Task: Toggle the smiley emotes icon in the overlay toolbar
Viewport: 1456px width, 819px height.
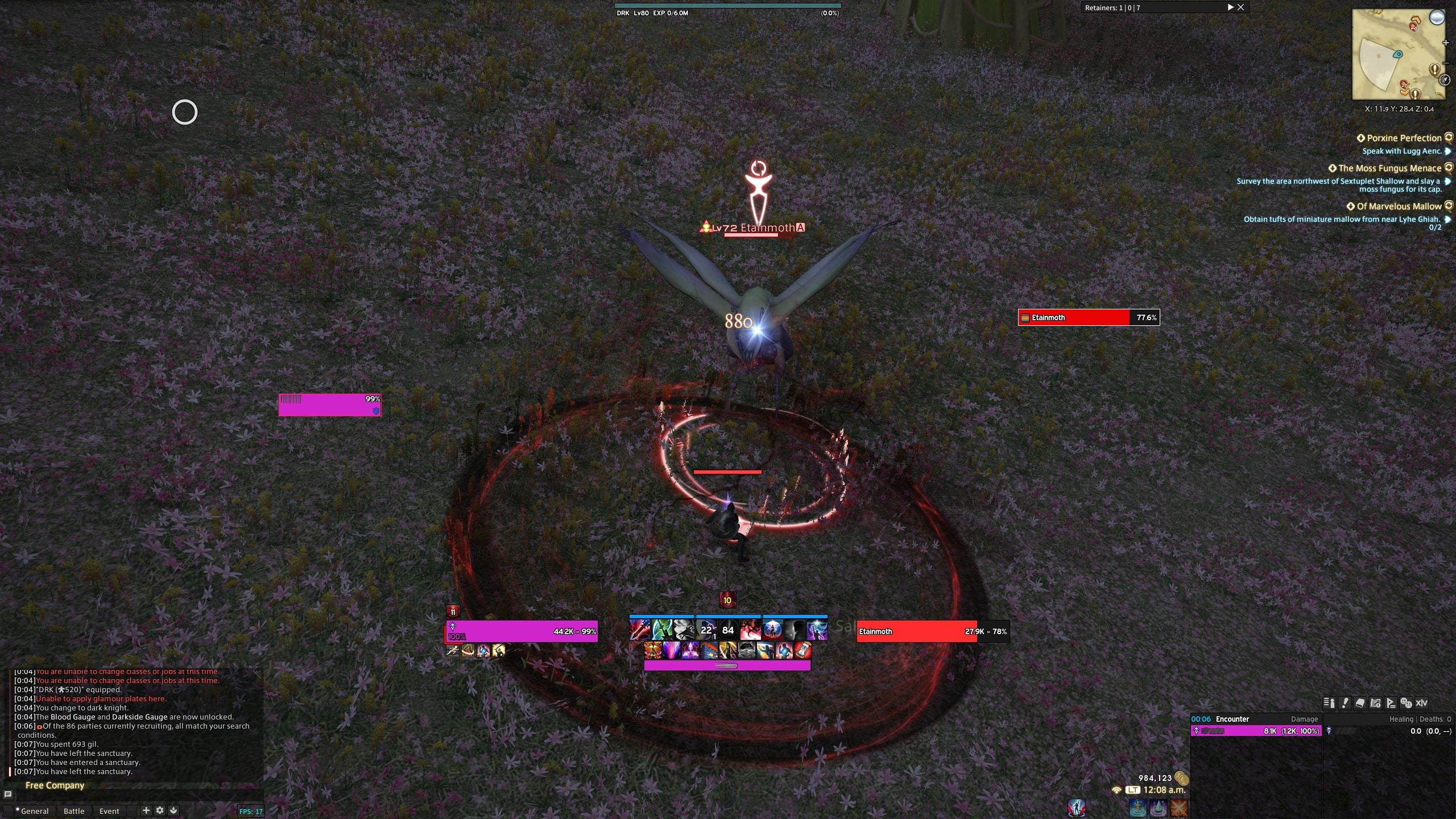Action: pos(1407,702)
